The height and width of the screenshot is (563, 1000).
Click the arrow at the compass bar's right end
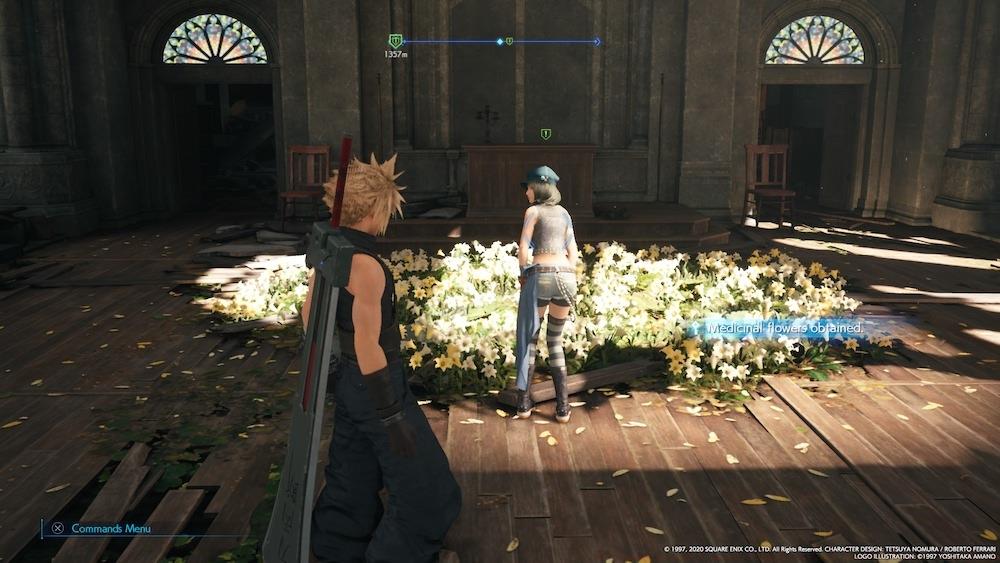597,42
